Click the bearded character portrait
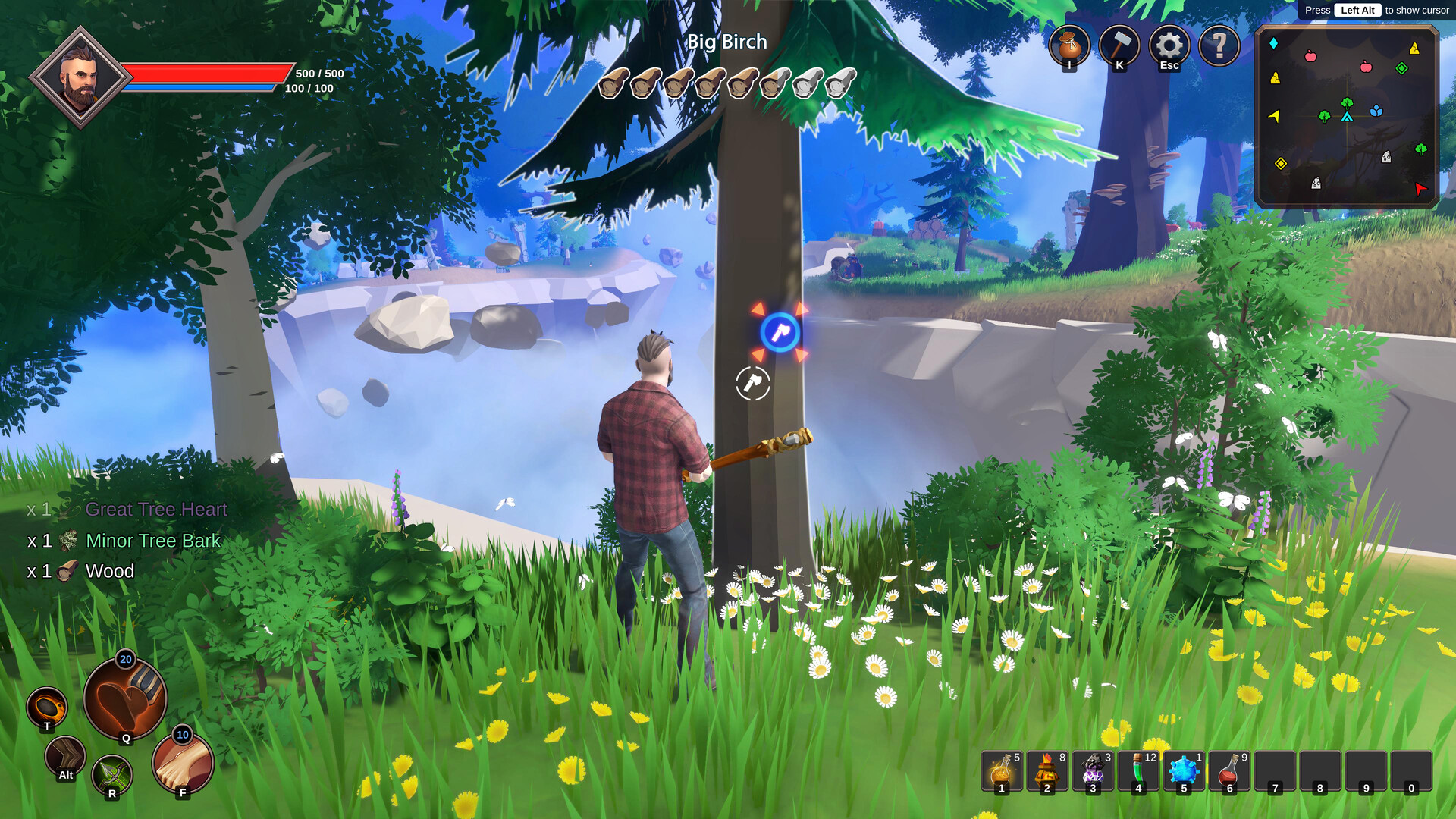Image resolution: width=1456 pixels, height=819 pixels. pyautogui.click(x=80, y=78)
